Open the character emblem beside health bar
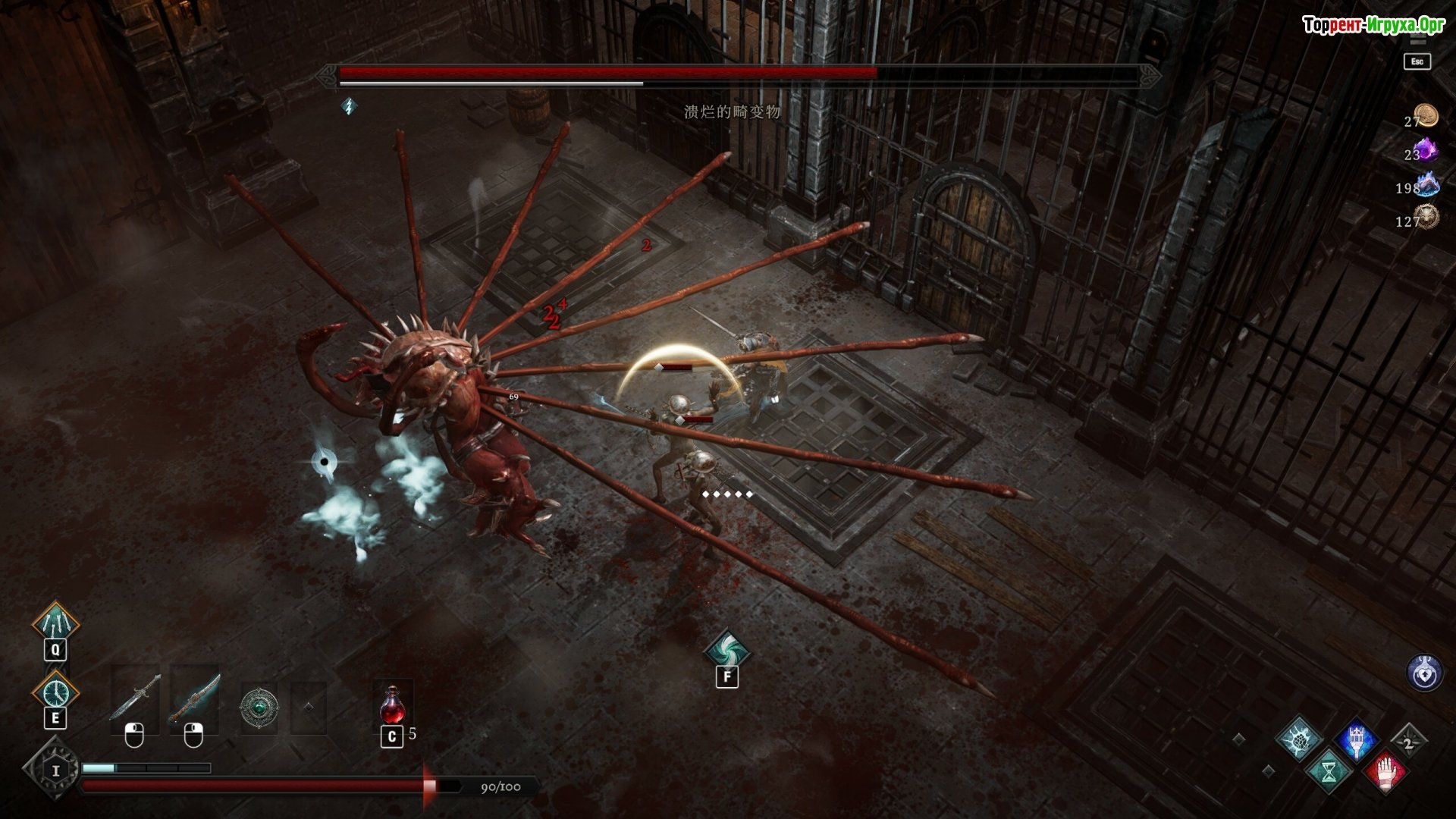The height and width of the screenshot is (819, 1456). [55, 770]
